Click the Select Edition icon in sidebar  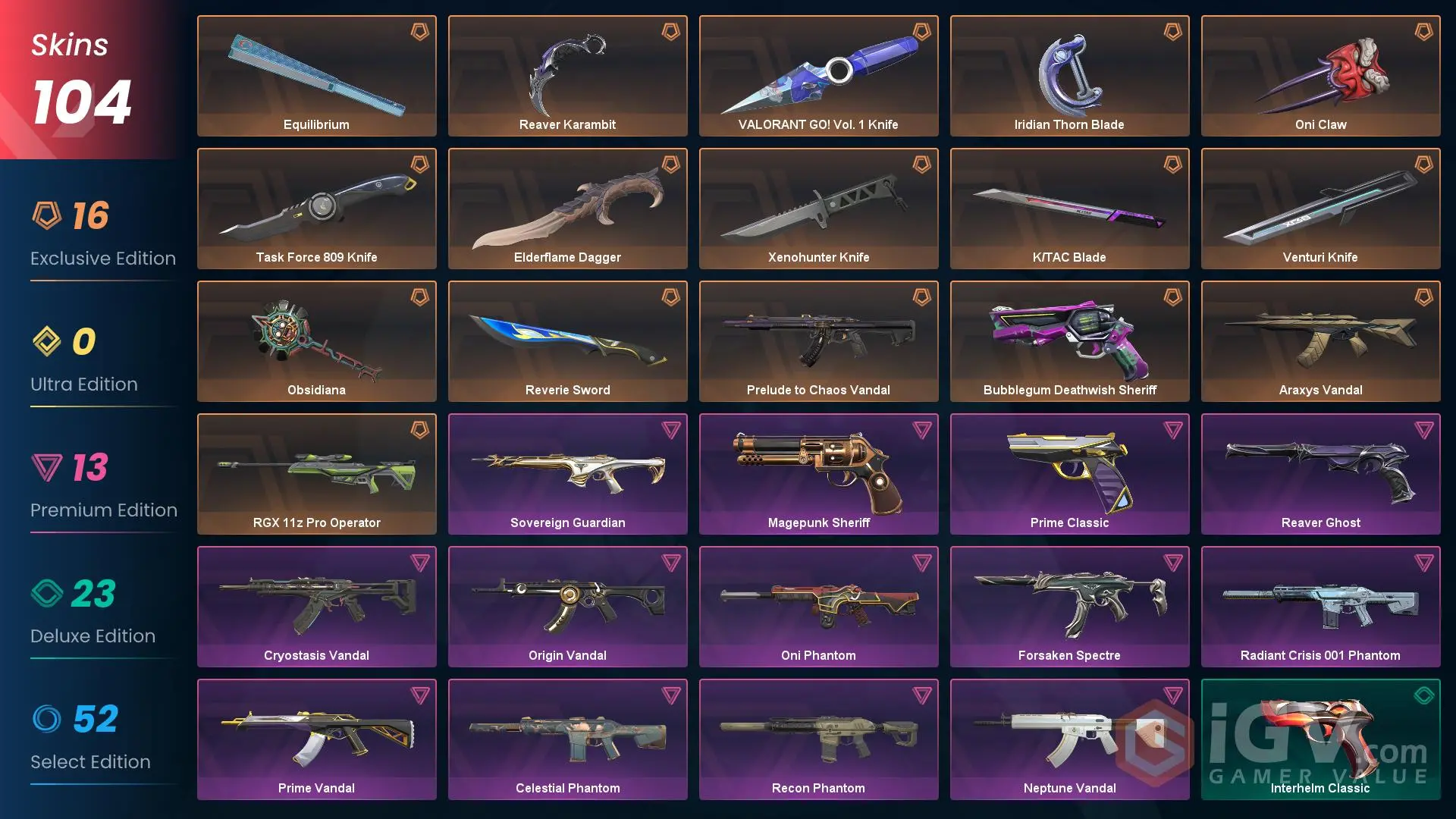[47, 719]
